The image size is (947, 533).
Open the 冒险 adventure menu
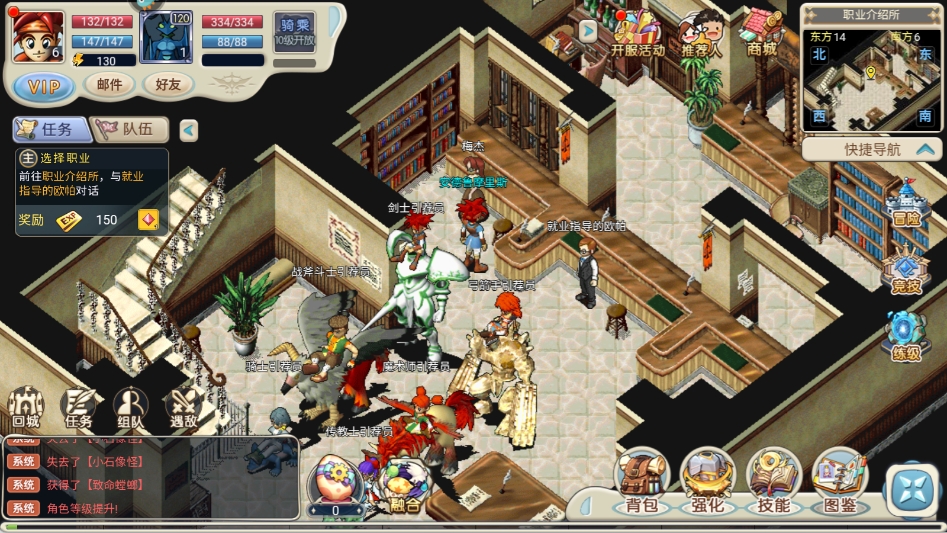pos(906,204)
